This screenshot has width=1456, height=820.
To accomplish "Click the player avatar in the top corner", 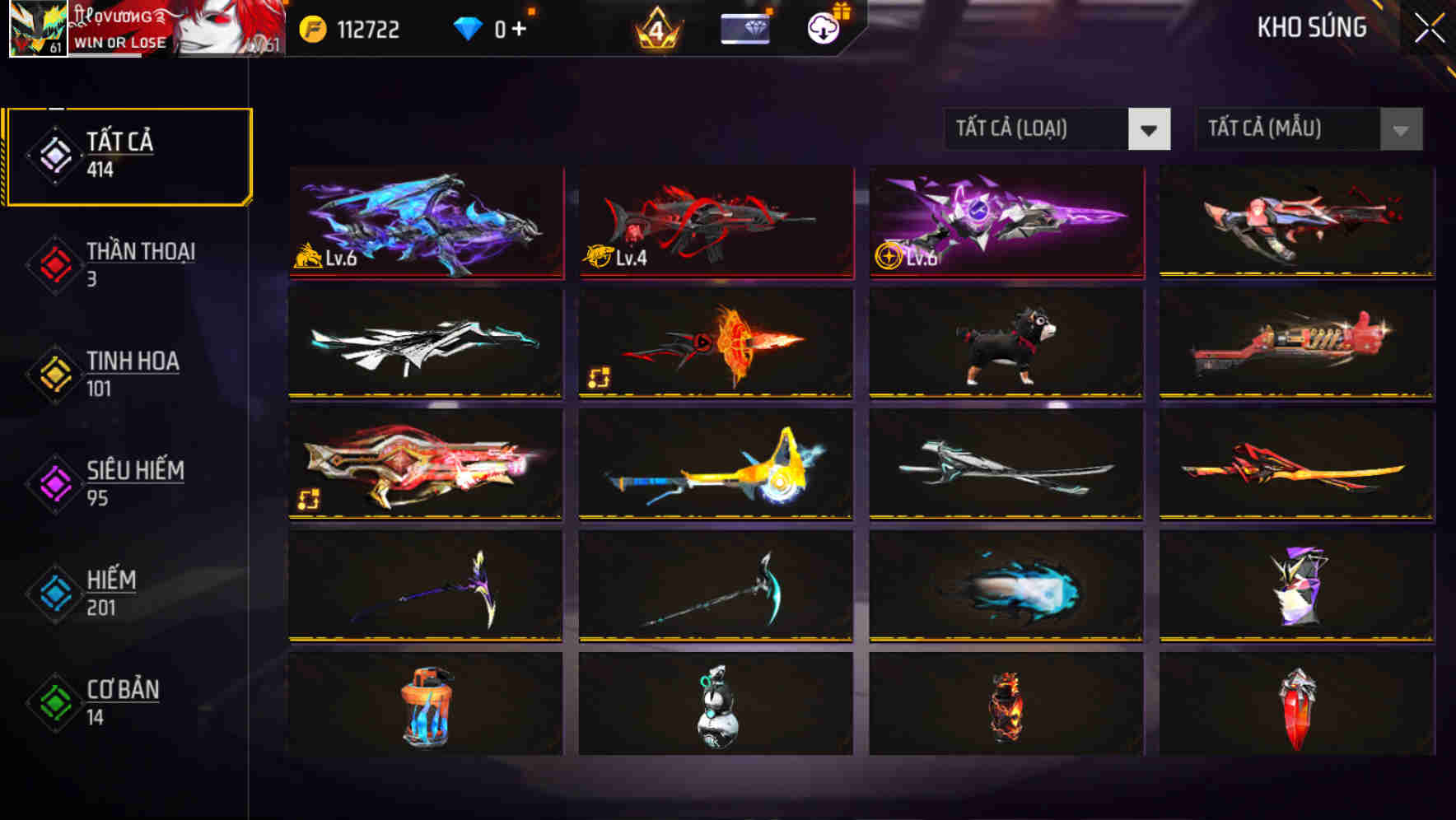I will point(37,29).
